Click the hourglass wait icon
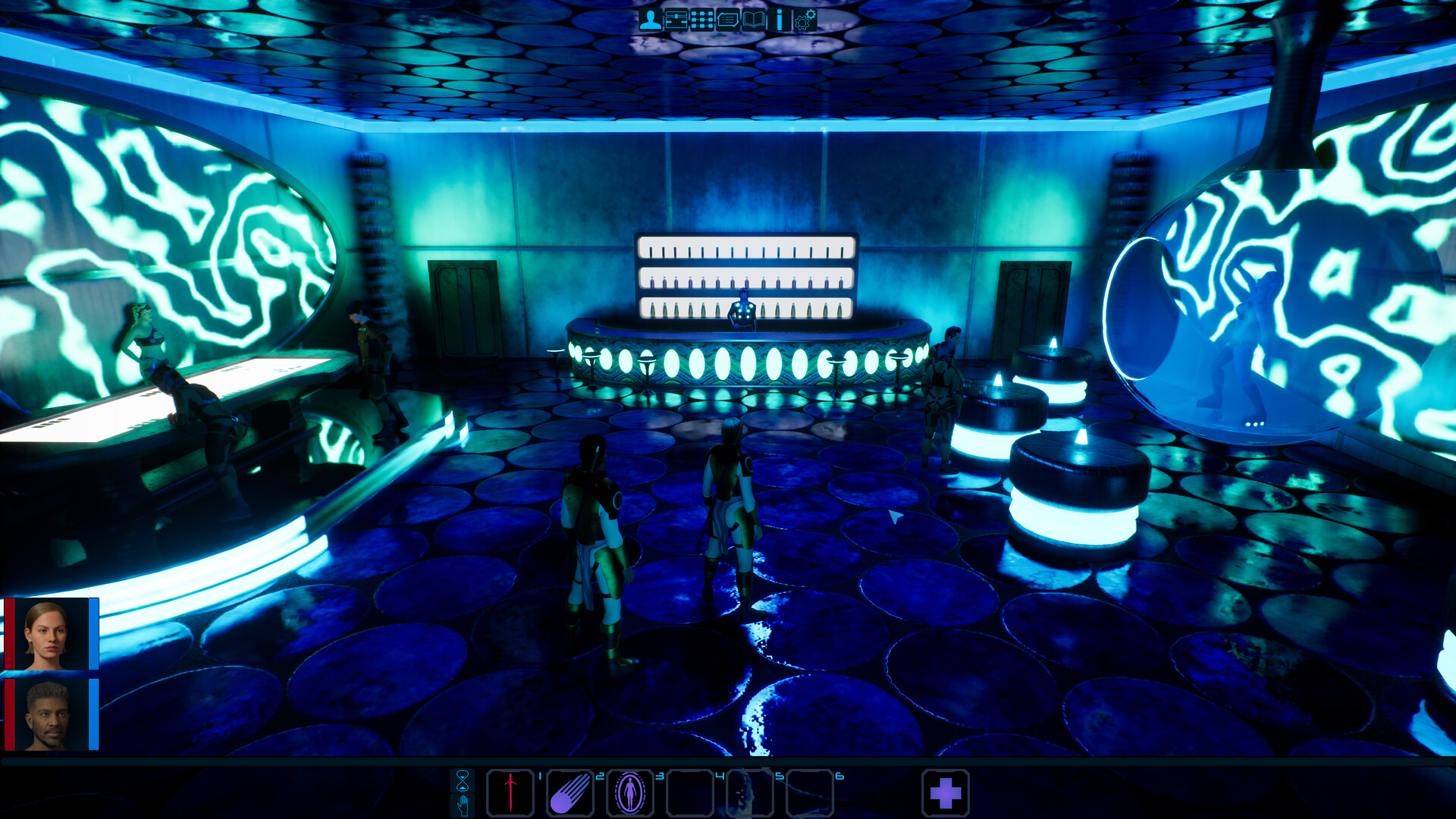The width and height of the screenshot is (1456, 819). click(463, 781)
